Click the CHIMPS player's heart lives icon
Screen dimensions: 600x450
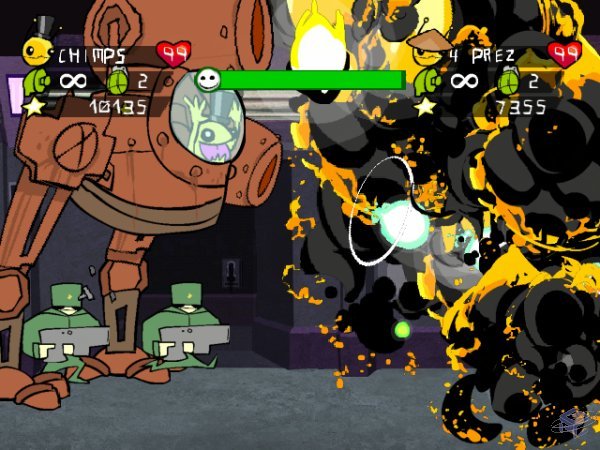click(174, 53)
